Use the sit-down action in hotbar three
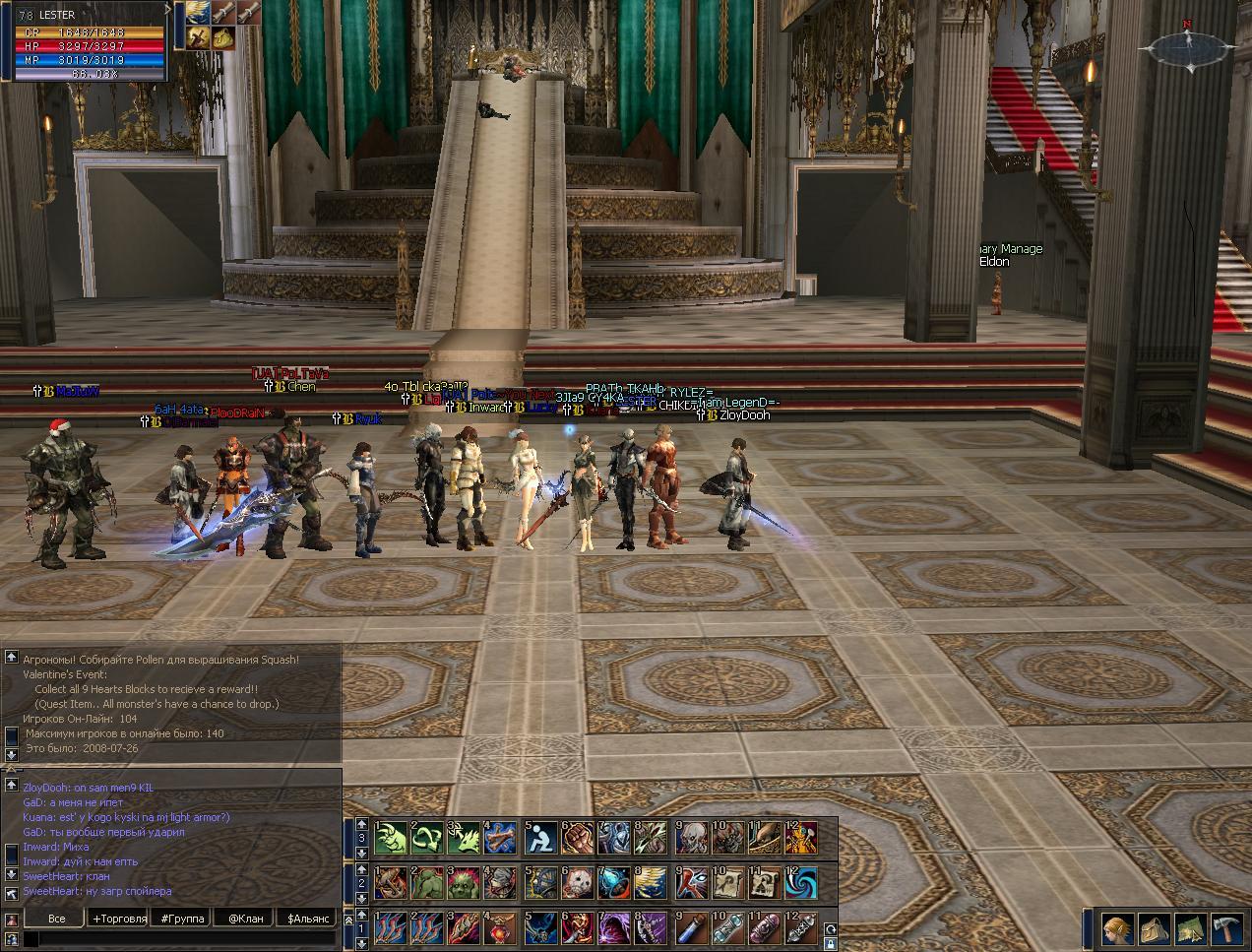The height and width of the screenshot is (952, 1252). (x=539, y=838)
